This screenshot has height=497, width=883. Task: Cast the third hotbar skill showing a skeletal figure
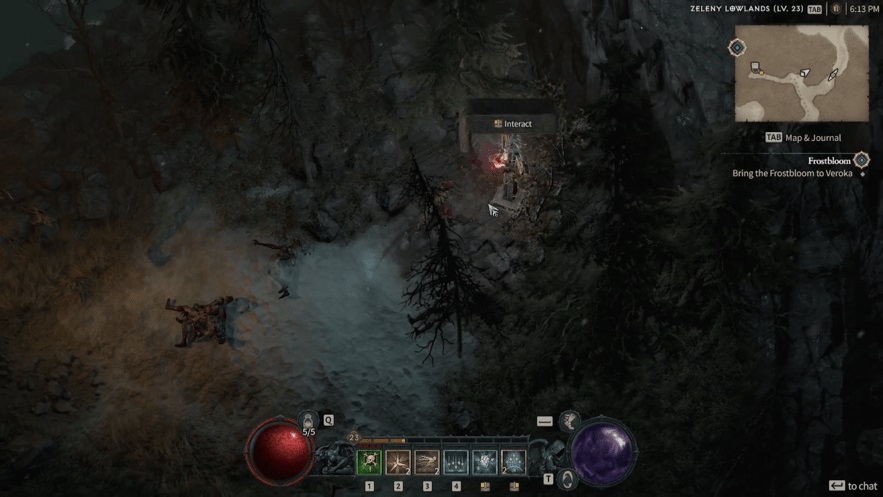point(427,462)
